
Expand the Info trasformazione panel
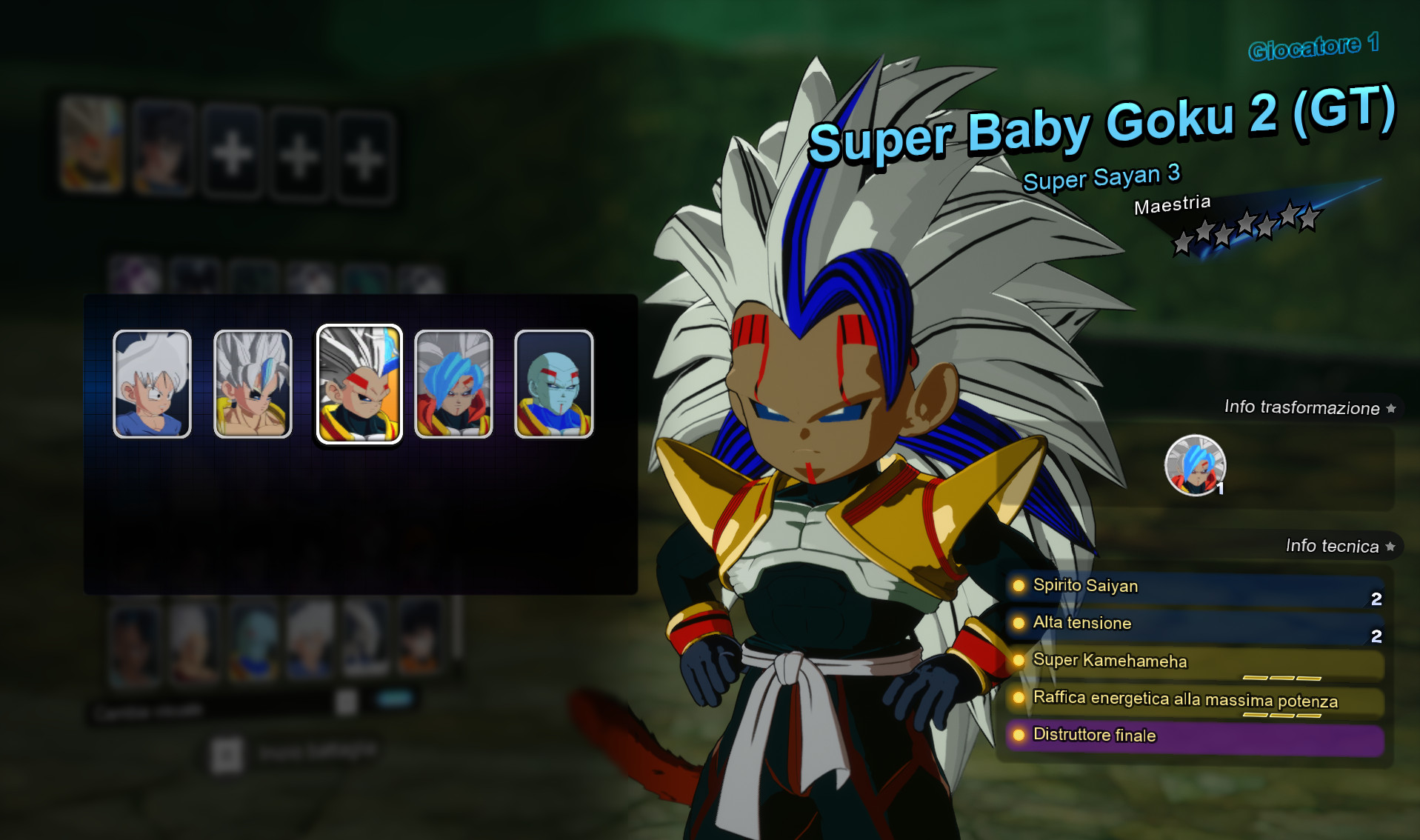click(1301, 407)
